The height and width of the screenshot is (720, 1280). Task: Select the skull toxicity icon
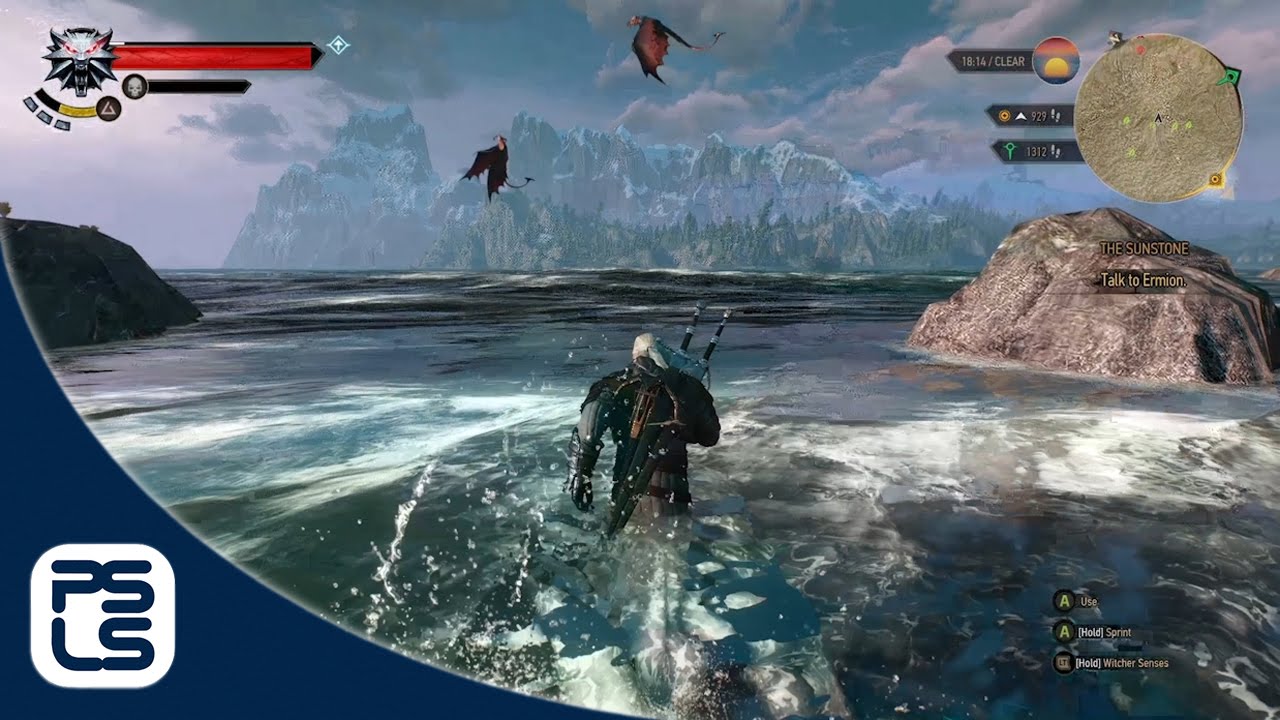click(134, 84)
